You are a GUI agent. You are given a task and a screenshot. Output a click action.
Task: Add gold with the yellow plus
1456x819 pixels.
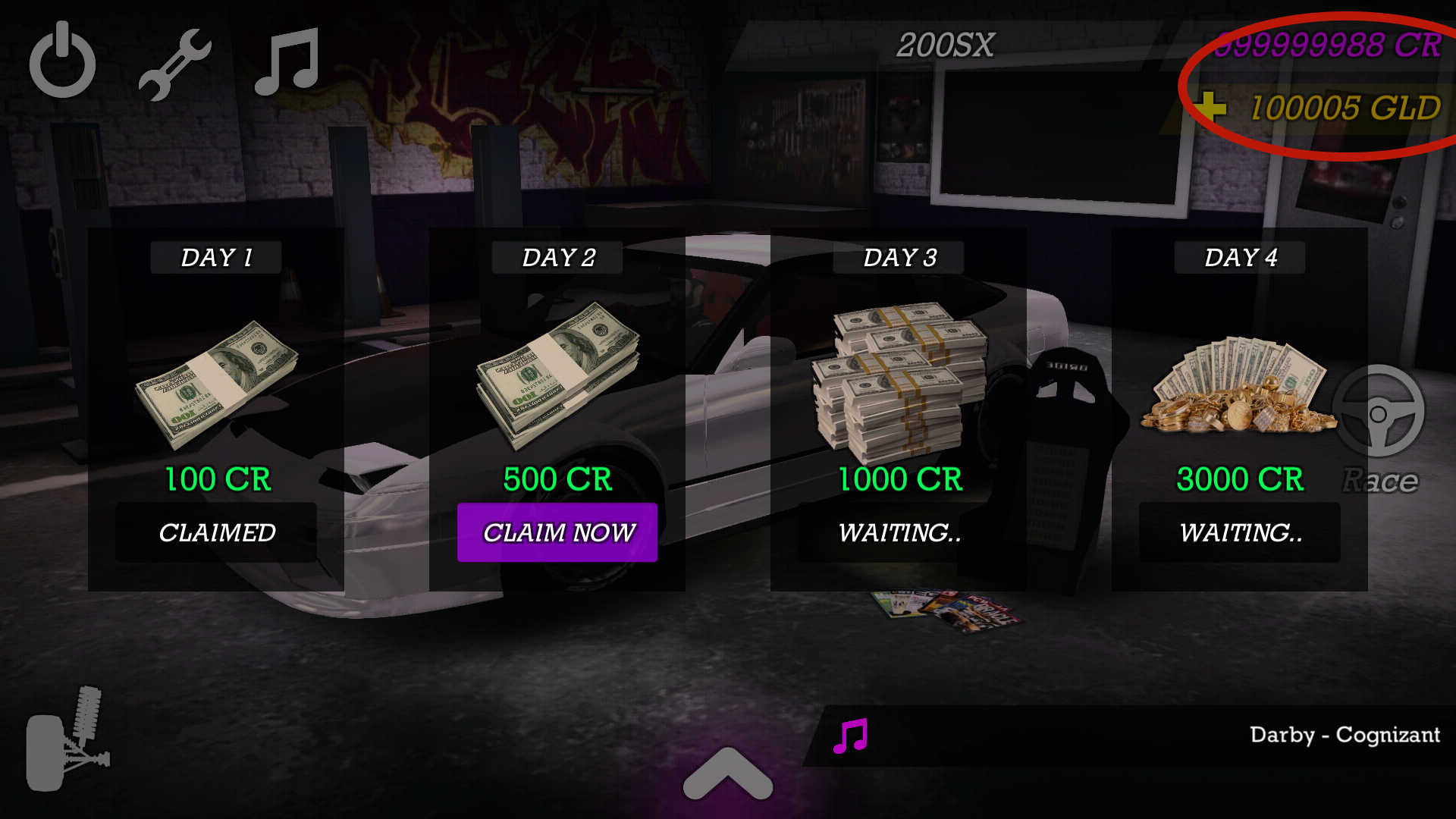(x=1211, y=107)
